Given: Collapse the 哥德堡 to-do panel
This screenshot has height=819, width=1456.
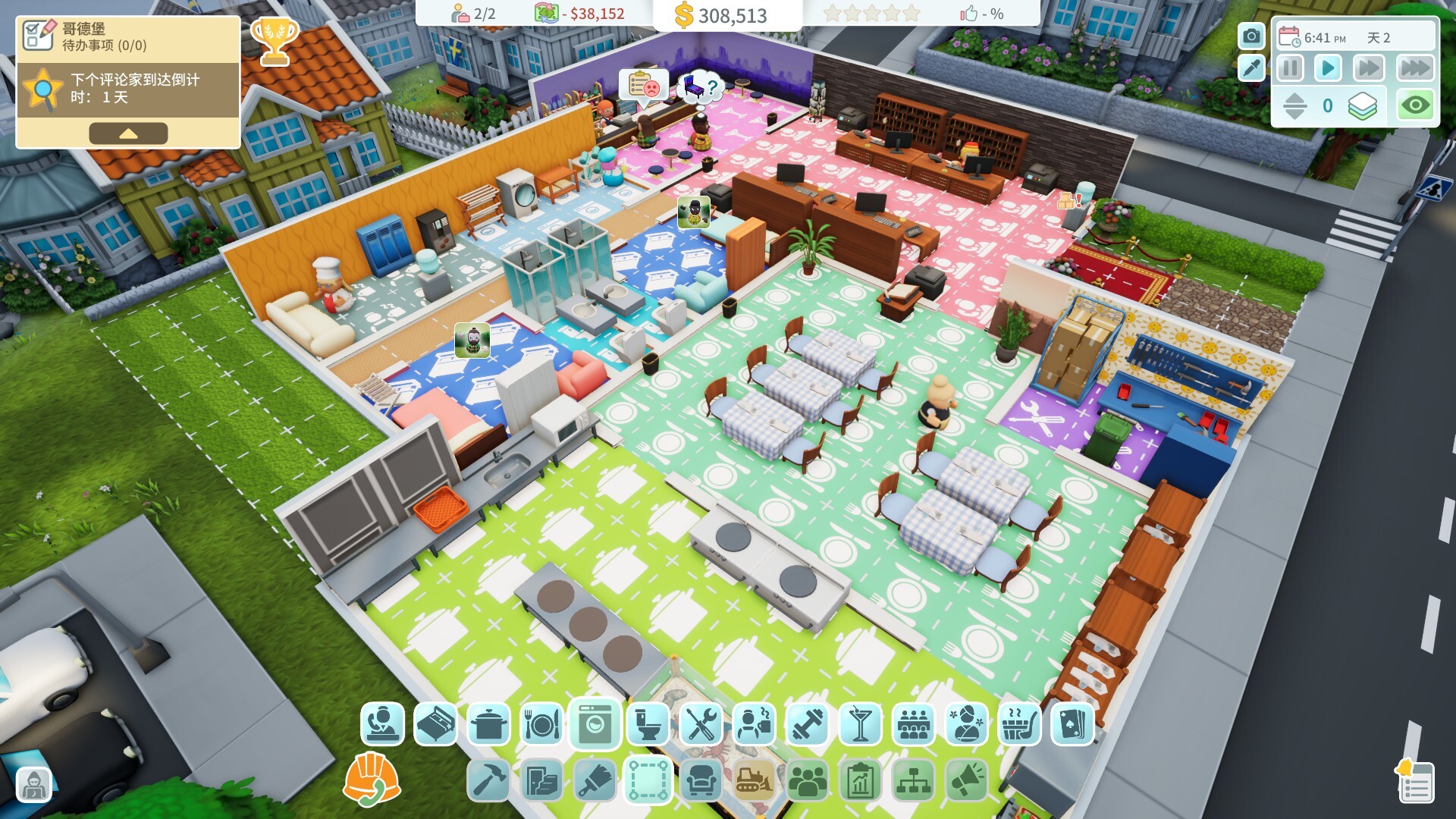Looking at the screenshot, I should pos(129,133).
